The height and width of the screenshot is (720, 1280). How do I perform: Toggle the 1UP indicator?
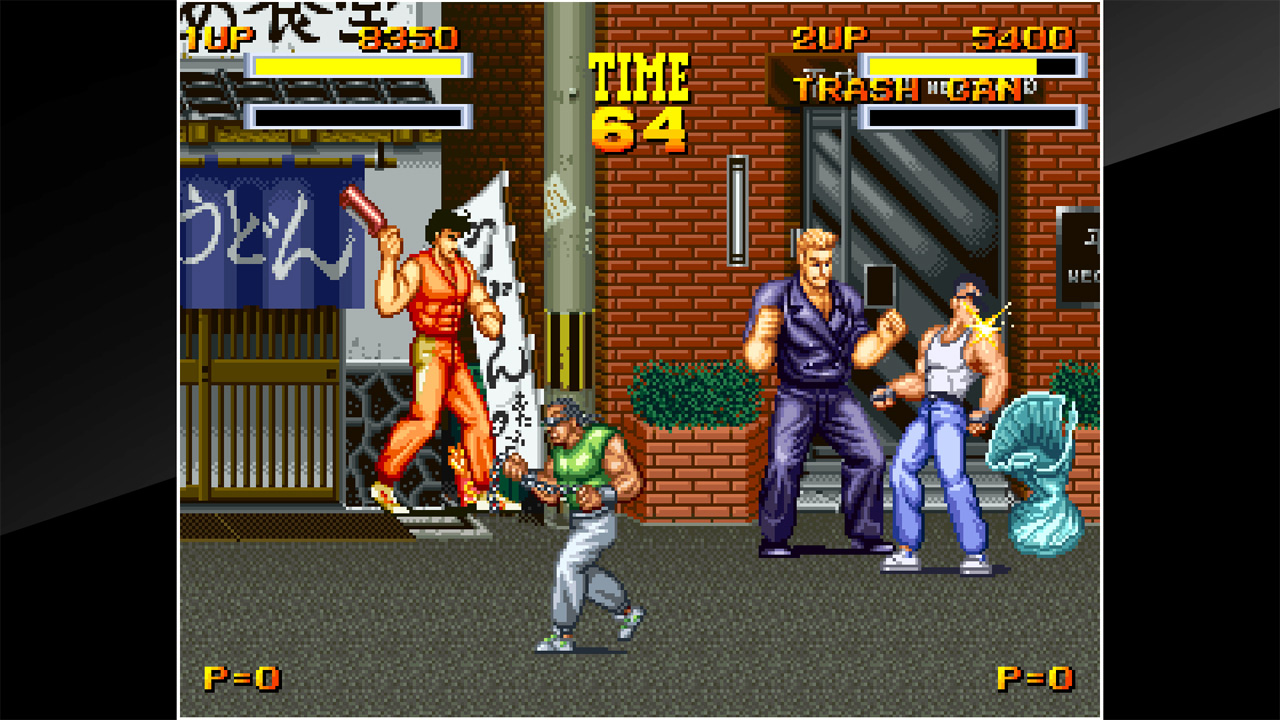218,38
